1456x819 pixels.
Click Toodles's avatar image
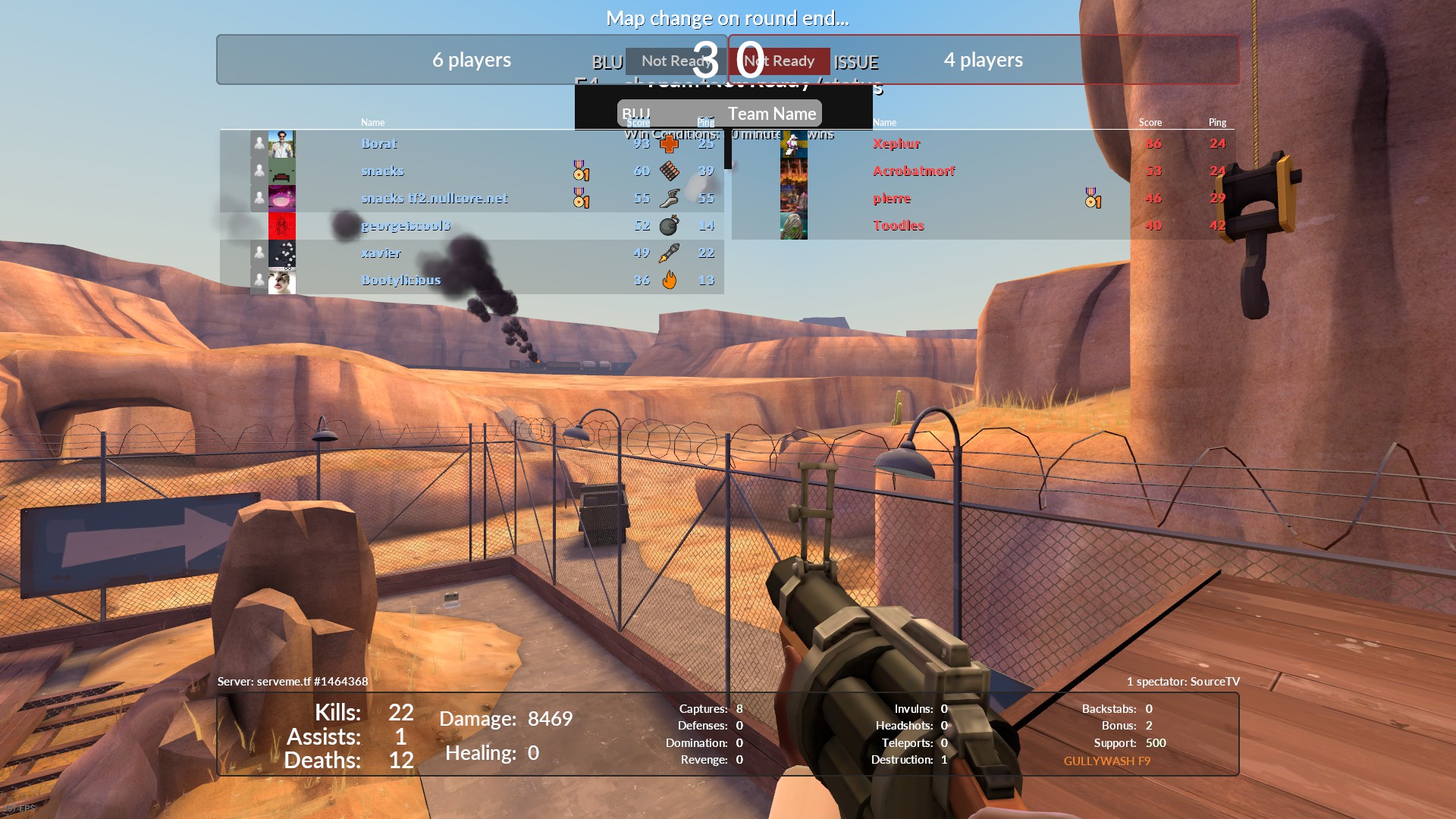[x=794, y=225]
